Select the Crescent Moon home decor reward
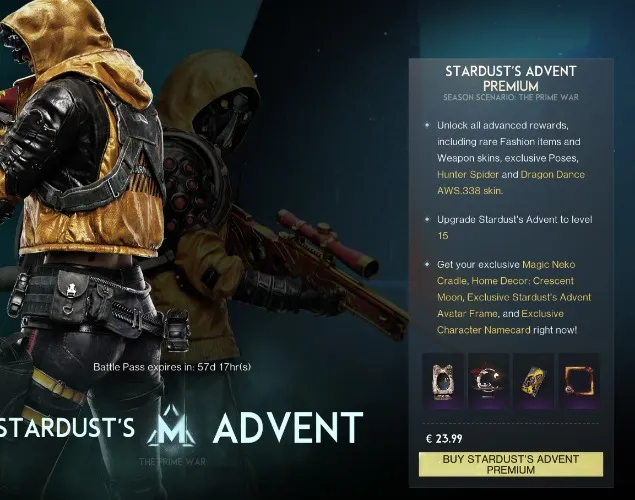 pyautogui.click(x=489, y=380)
